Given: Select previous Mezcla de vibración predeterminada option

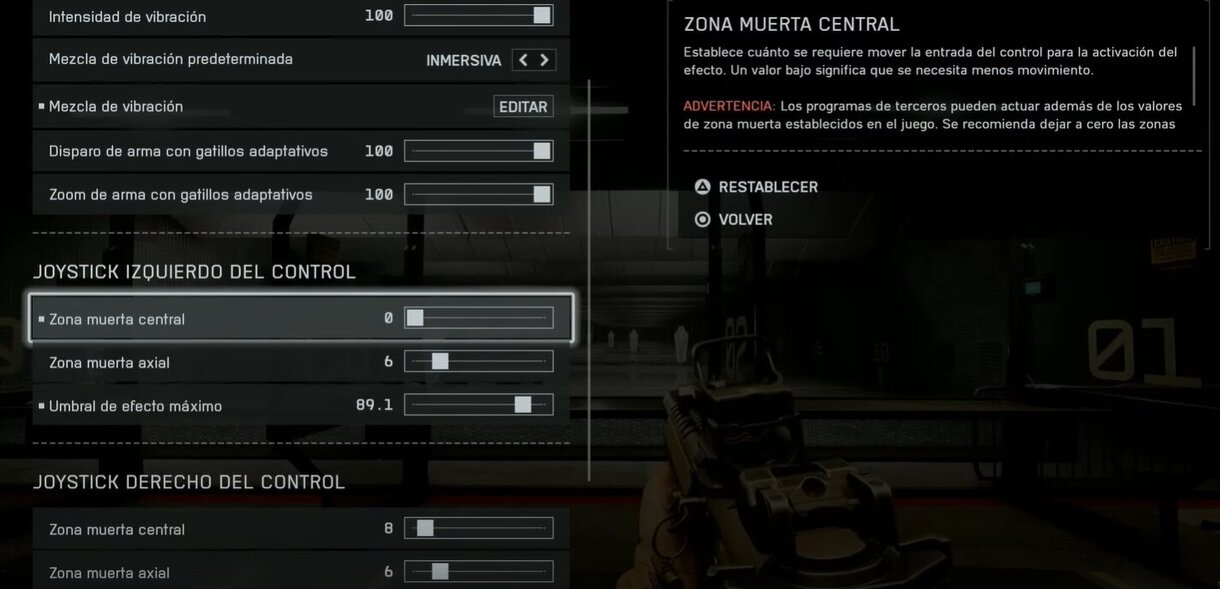Looking at the screenshot, I should click(523, 60).
